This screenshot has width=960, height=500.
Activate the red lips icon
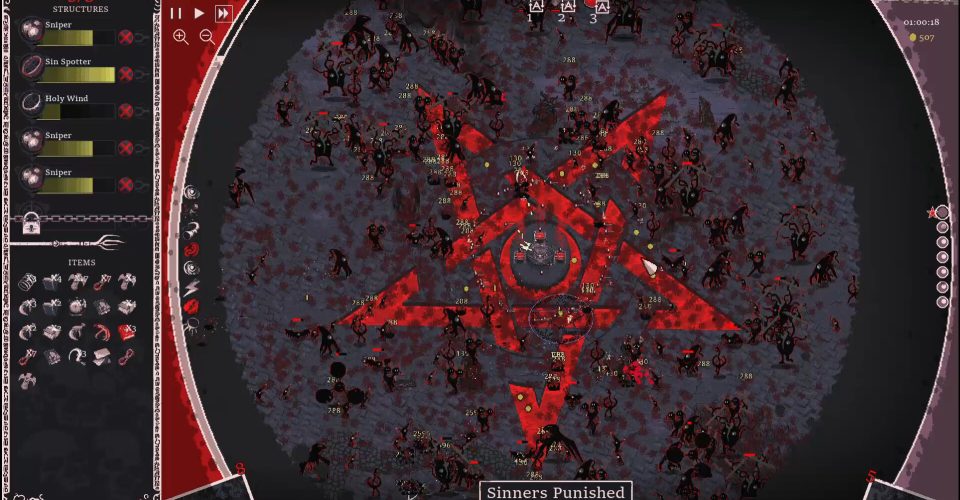[192, 306]
